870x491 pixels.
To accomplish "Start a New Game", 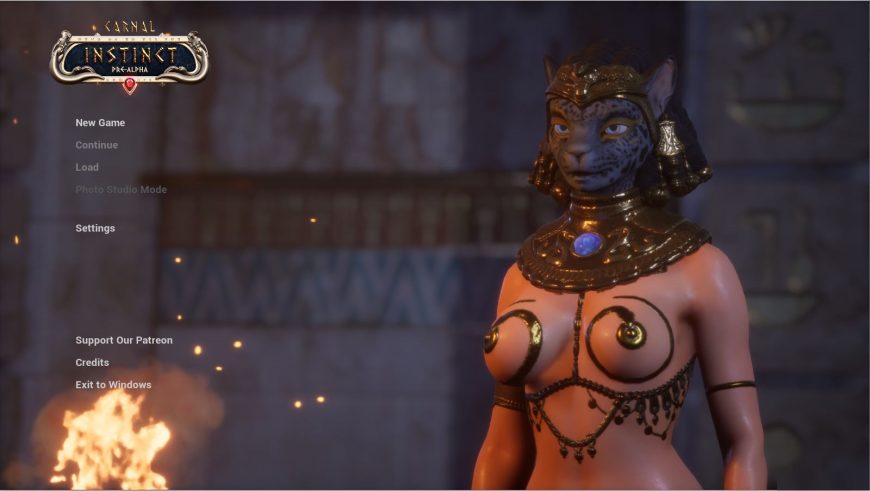I will point(100,123).
